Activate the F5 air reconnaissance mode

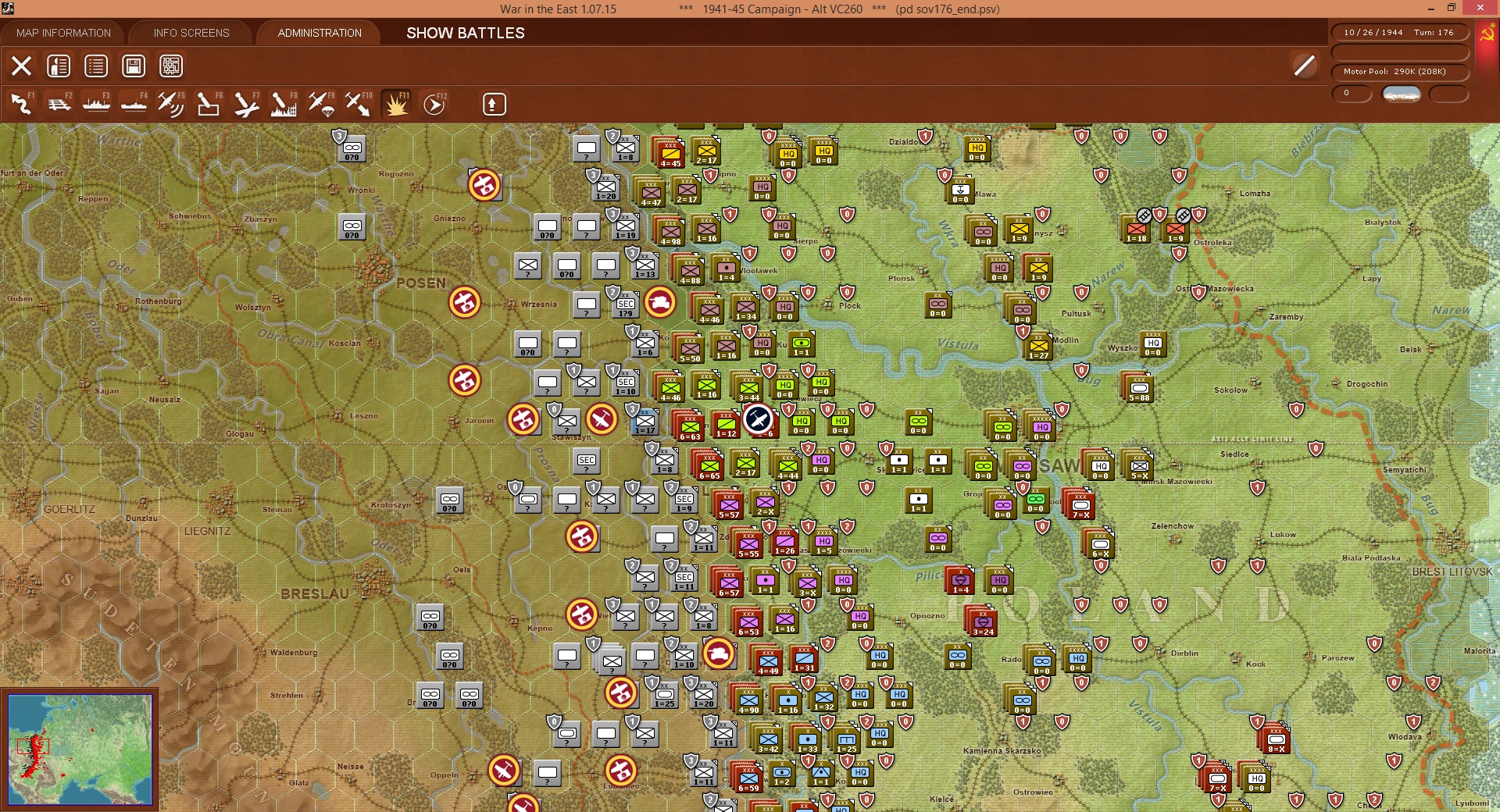point(172,104)
